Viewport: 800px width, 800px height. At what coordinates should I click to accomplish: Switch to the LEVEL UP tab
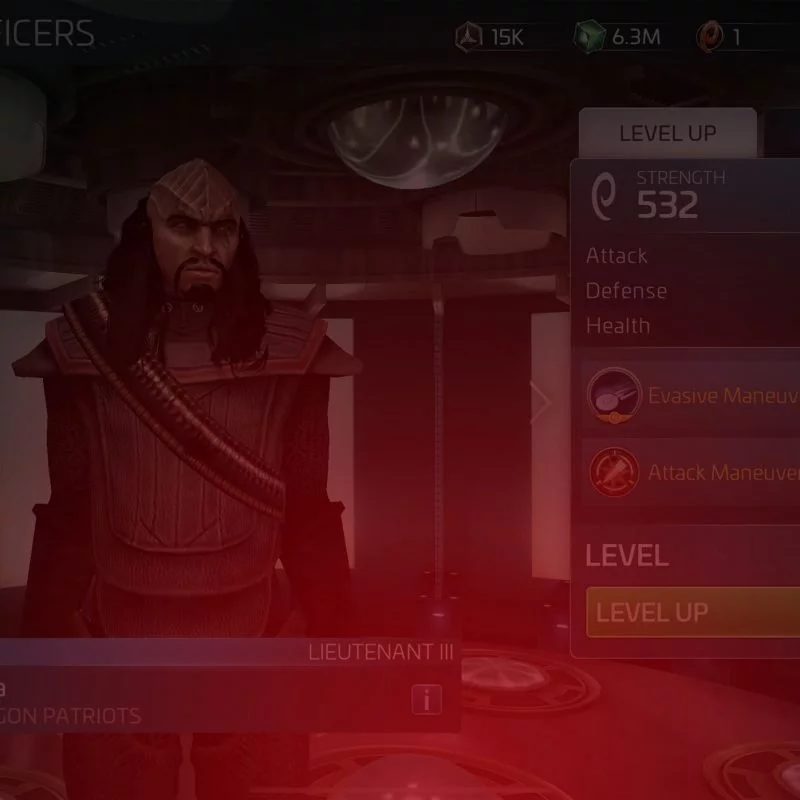click(667, 134)
